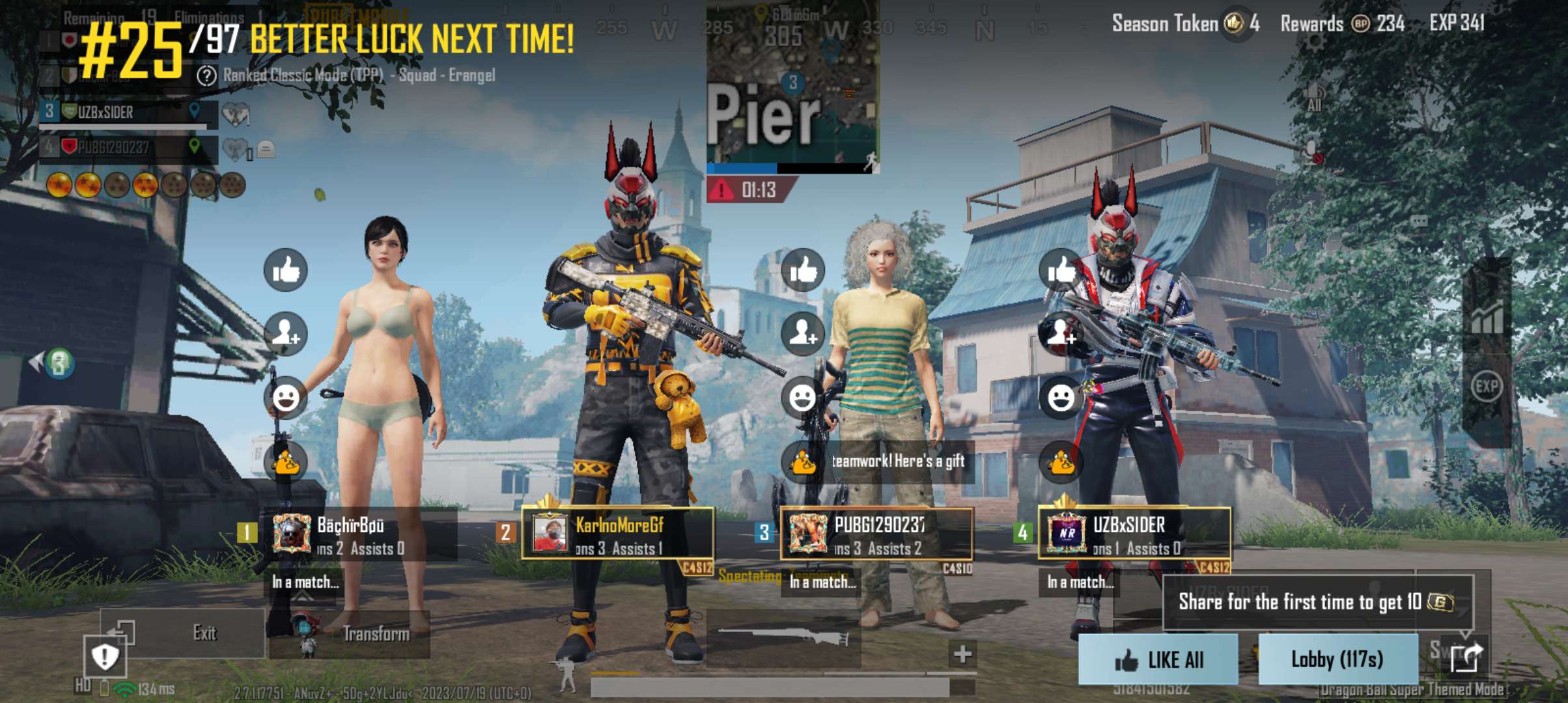
Task: Open help via question mark beside Ranked Classic Mode
Action: pos(206,76)
